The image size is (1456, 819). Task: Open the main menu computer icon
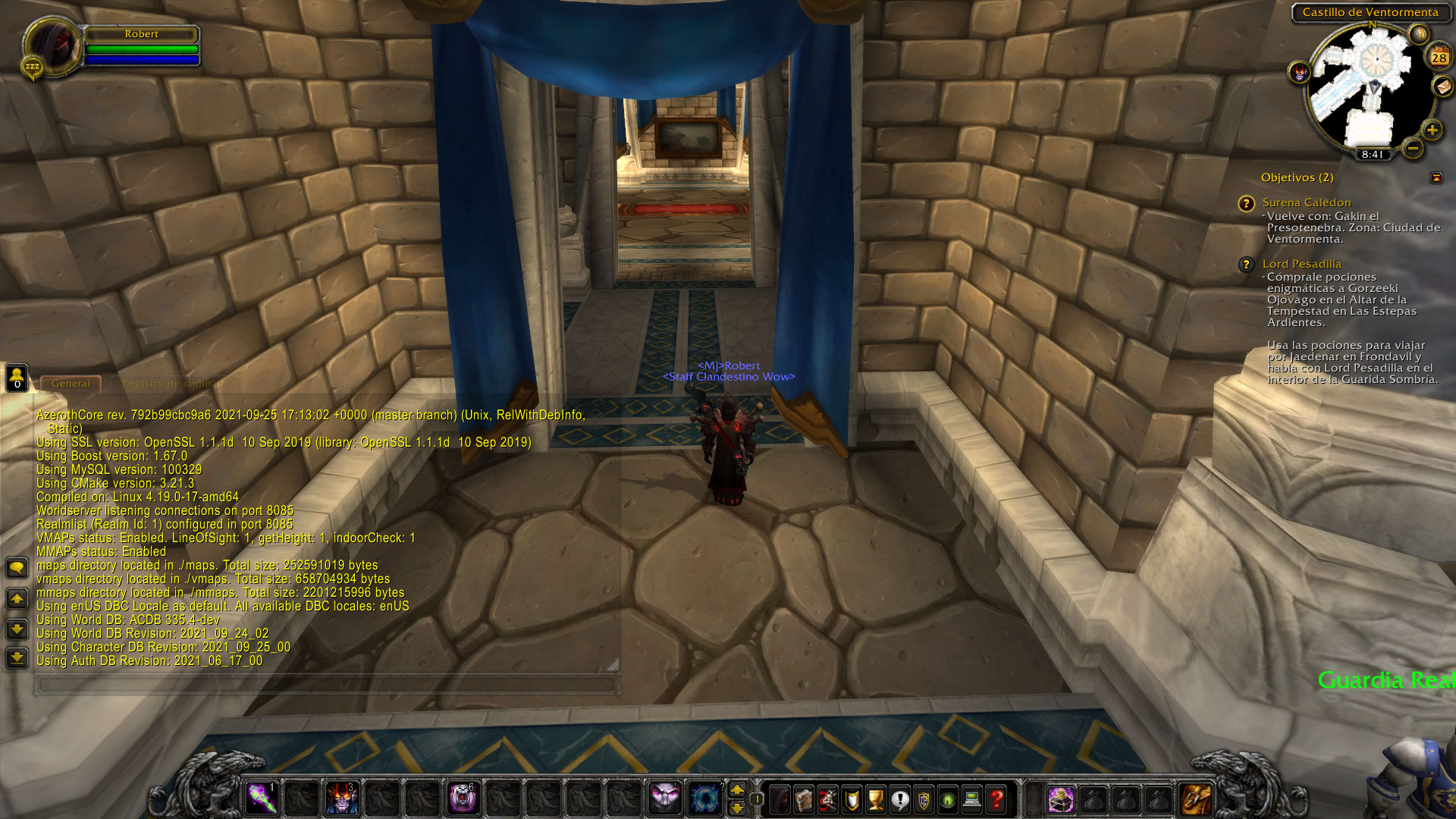pyautogui.click(x=972, y=799)
